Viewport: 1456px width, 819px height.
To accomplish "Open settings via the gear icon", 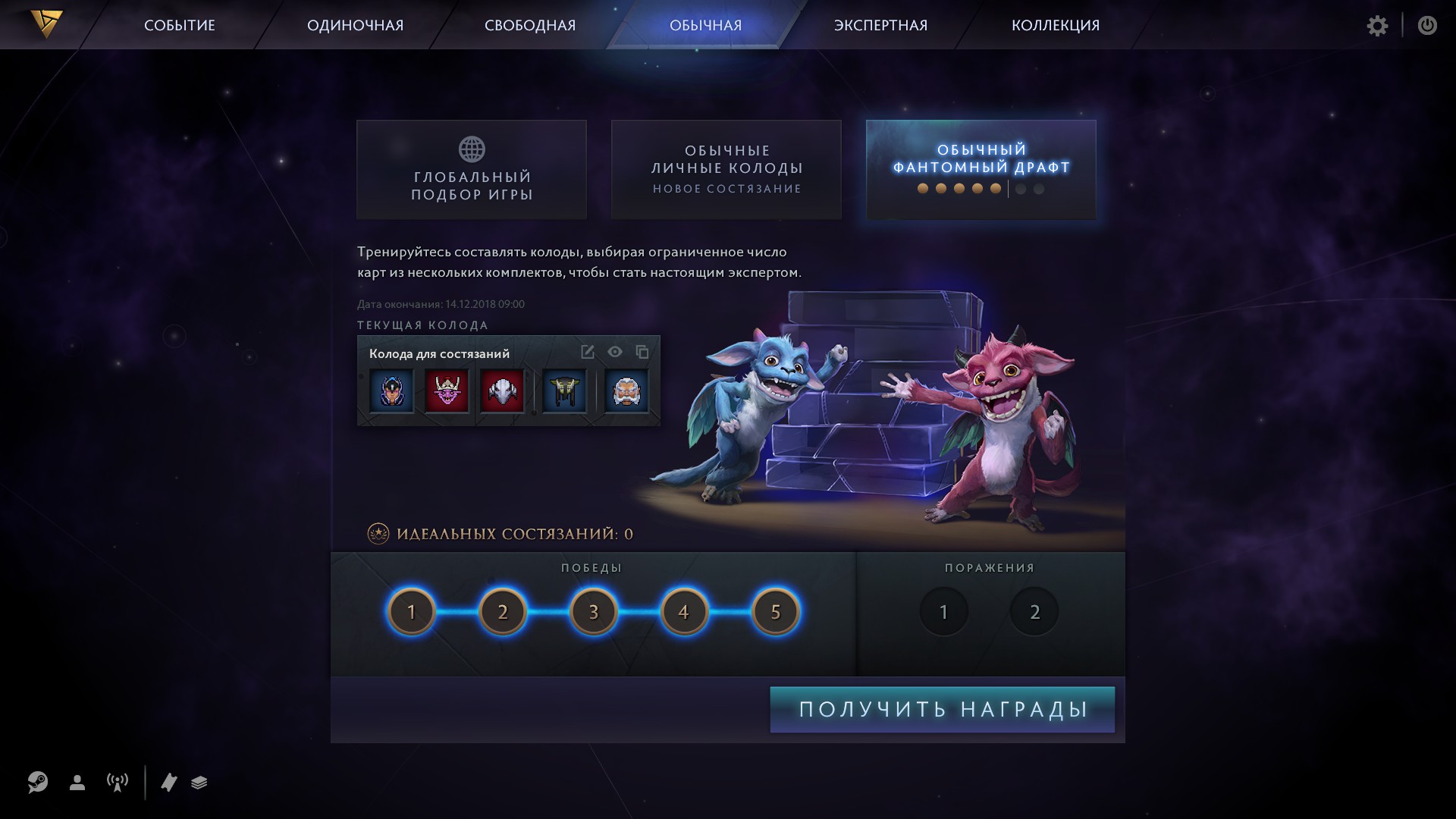I will tap(1377, 26).
